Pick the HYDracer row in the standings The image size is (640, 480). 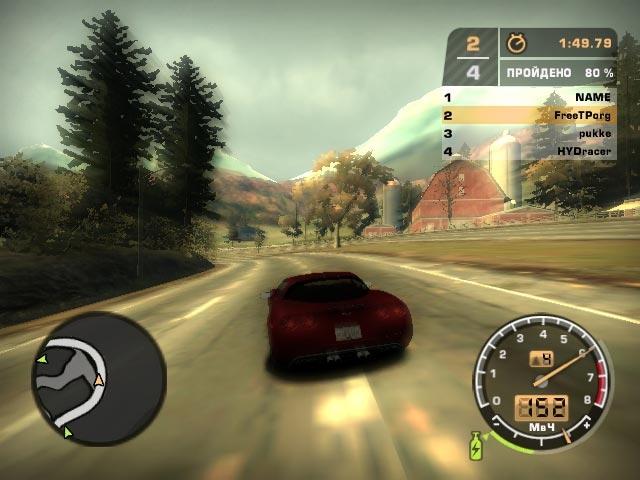coord(529,151)
